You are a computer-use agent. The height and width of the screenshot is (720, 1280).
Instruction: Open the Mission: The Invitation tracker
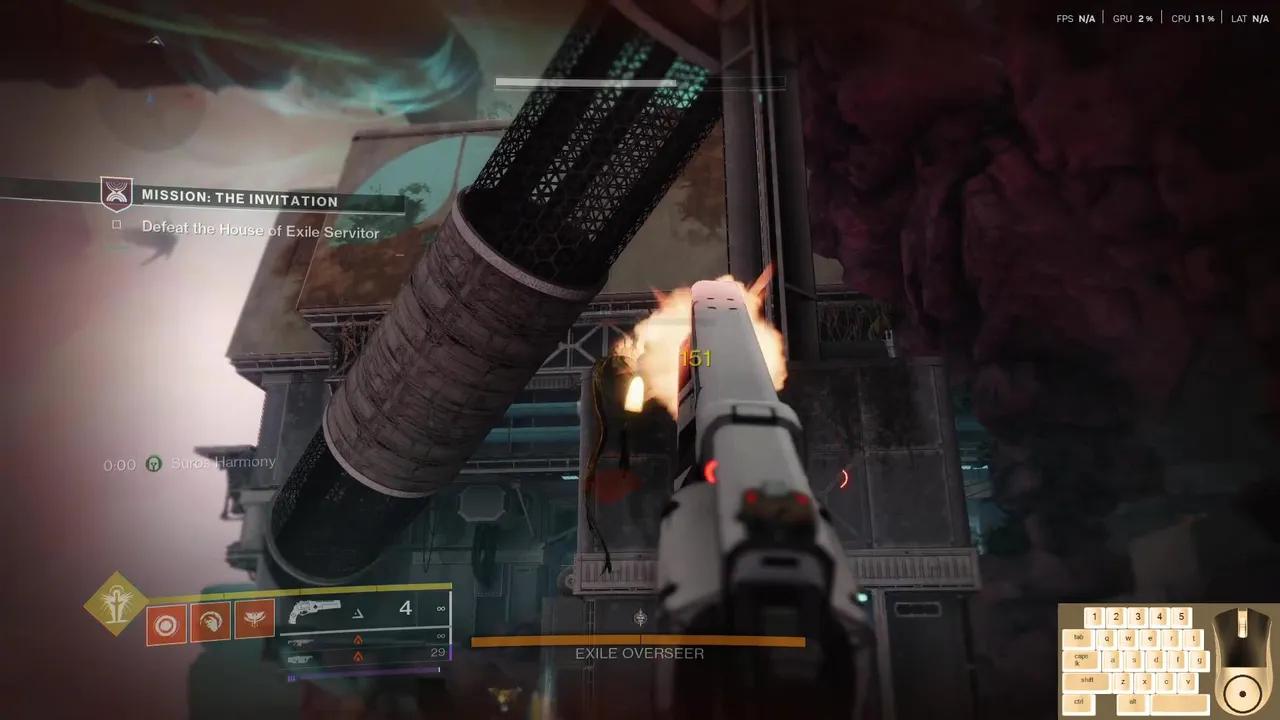coord(240,200)
